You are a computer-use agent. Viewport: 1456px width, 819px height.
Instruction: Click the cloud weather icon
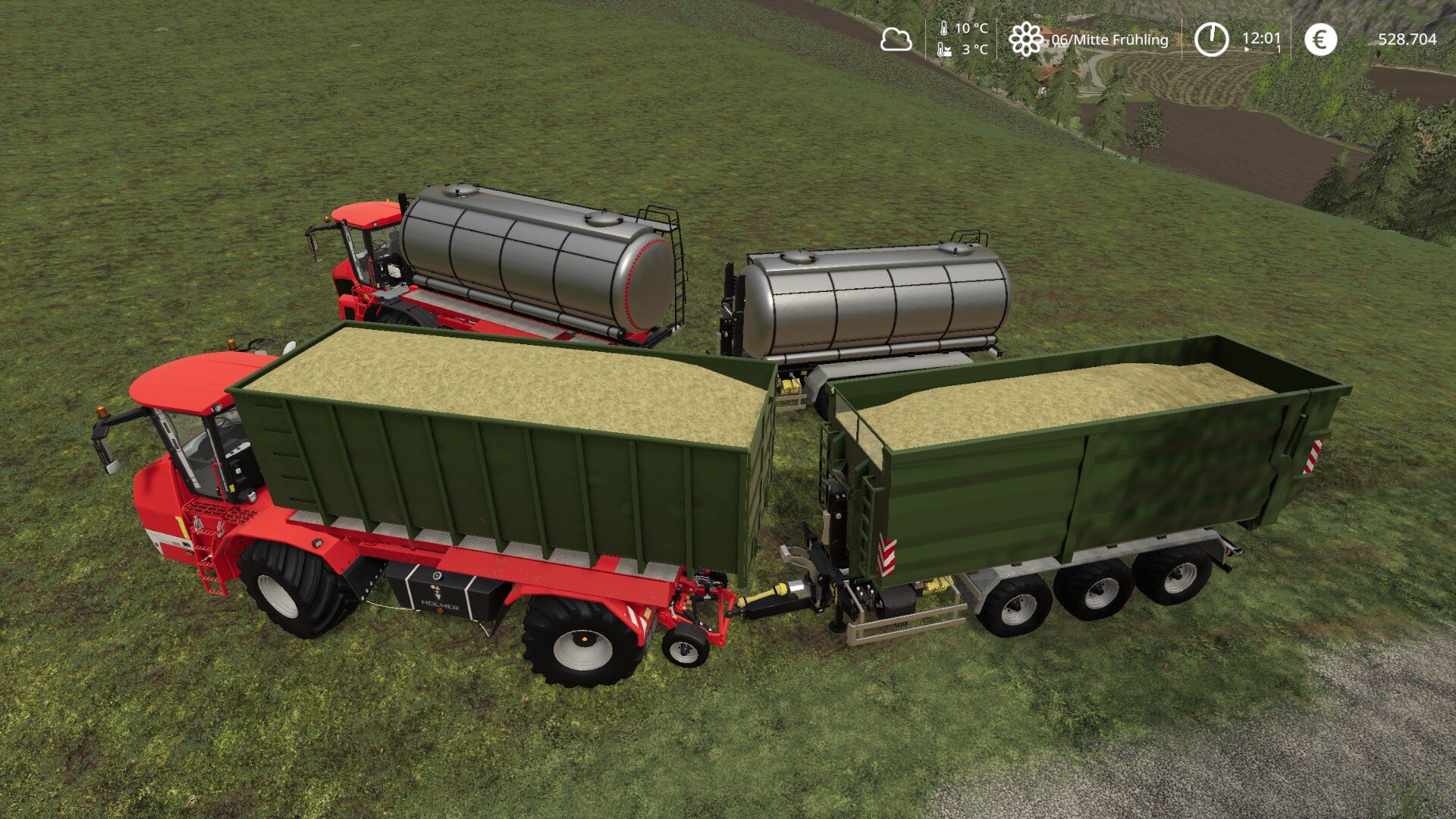tap(896, 39)
